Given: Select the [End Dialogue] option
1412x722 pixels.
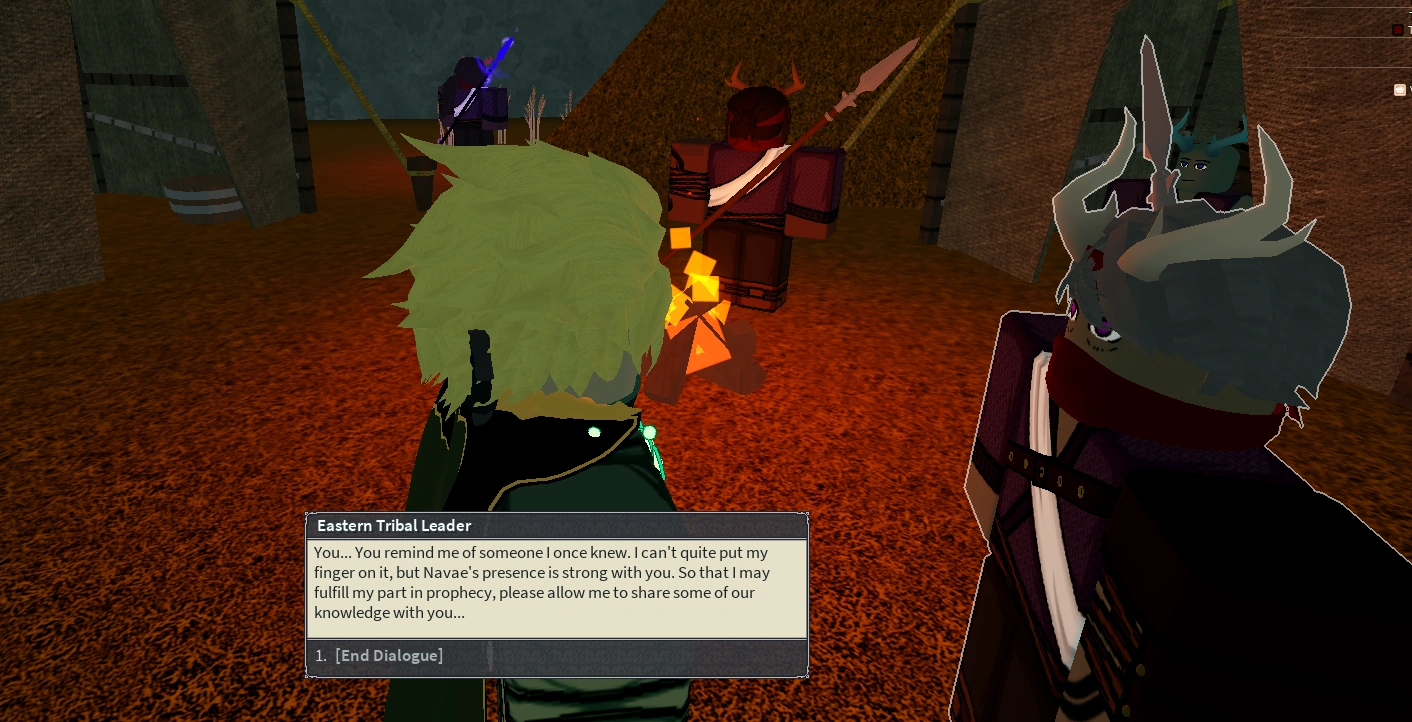Looking at the screenshot, I should [389, 655].
